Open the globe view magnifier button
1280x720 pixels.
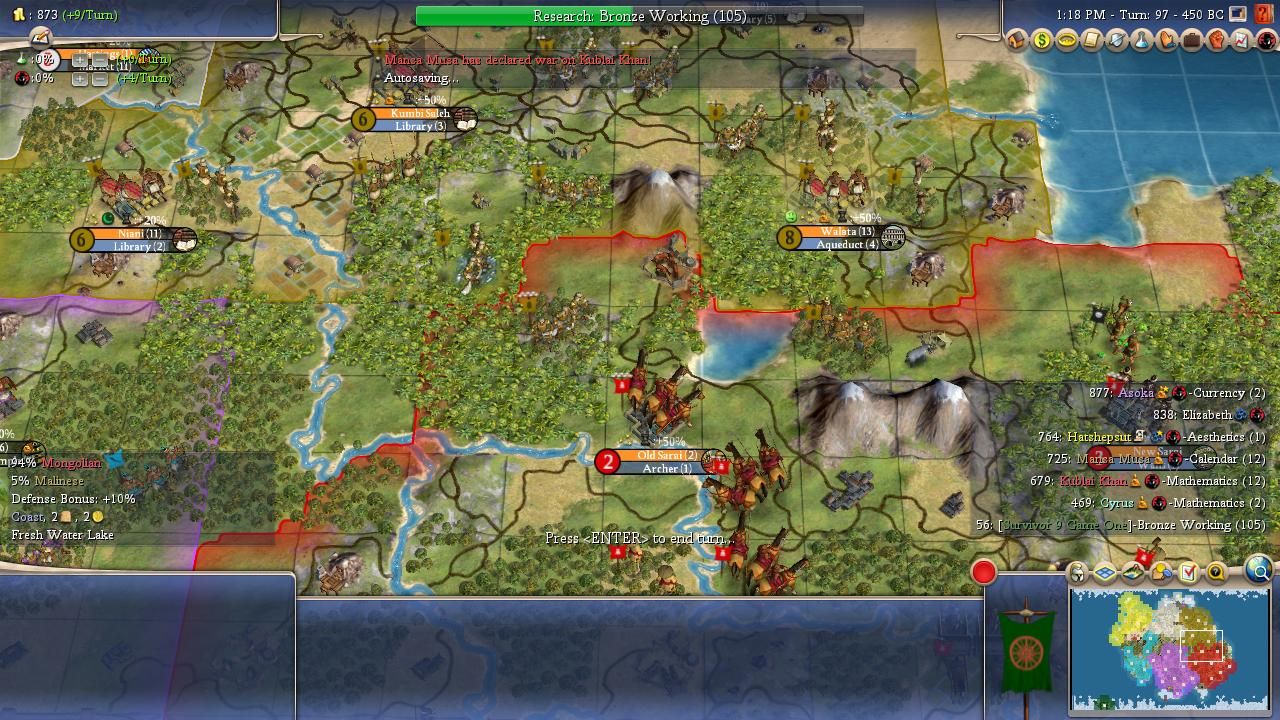pyautogui.click(x=1259, y=570)
